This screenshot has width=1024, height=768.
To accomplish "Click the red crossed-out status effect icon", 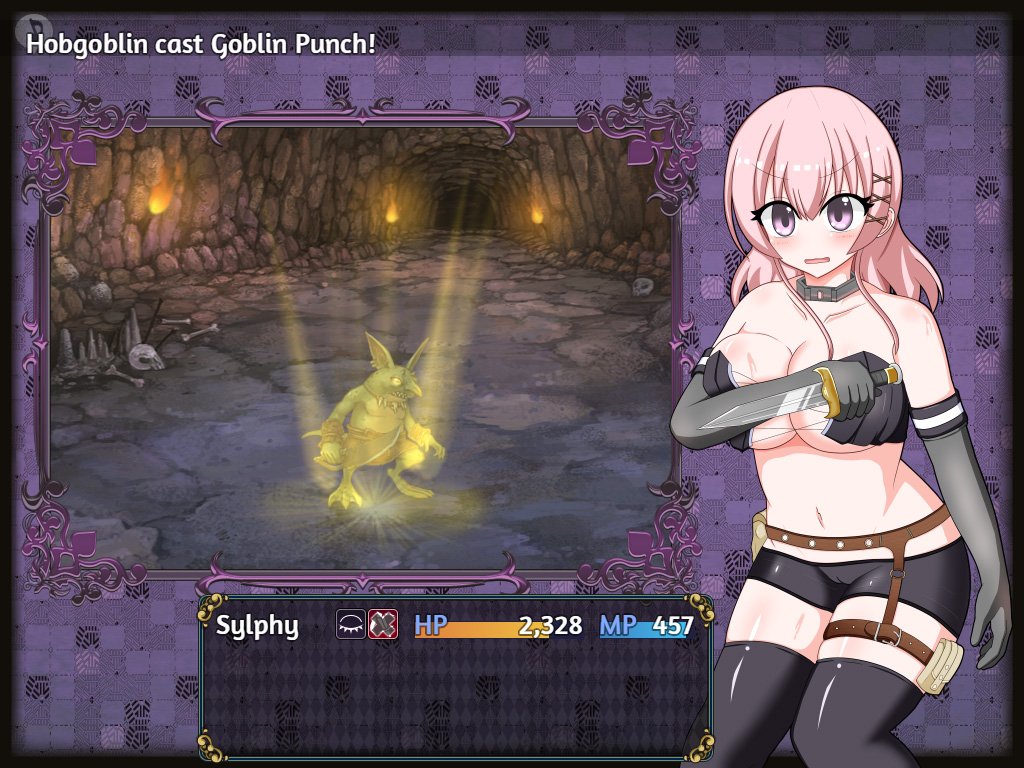I will click(x=382, y=625).
